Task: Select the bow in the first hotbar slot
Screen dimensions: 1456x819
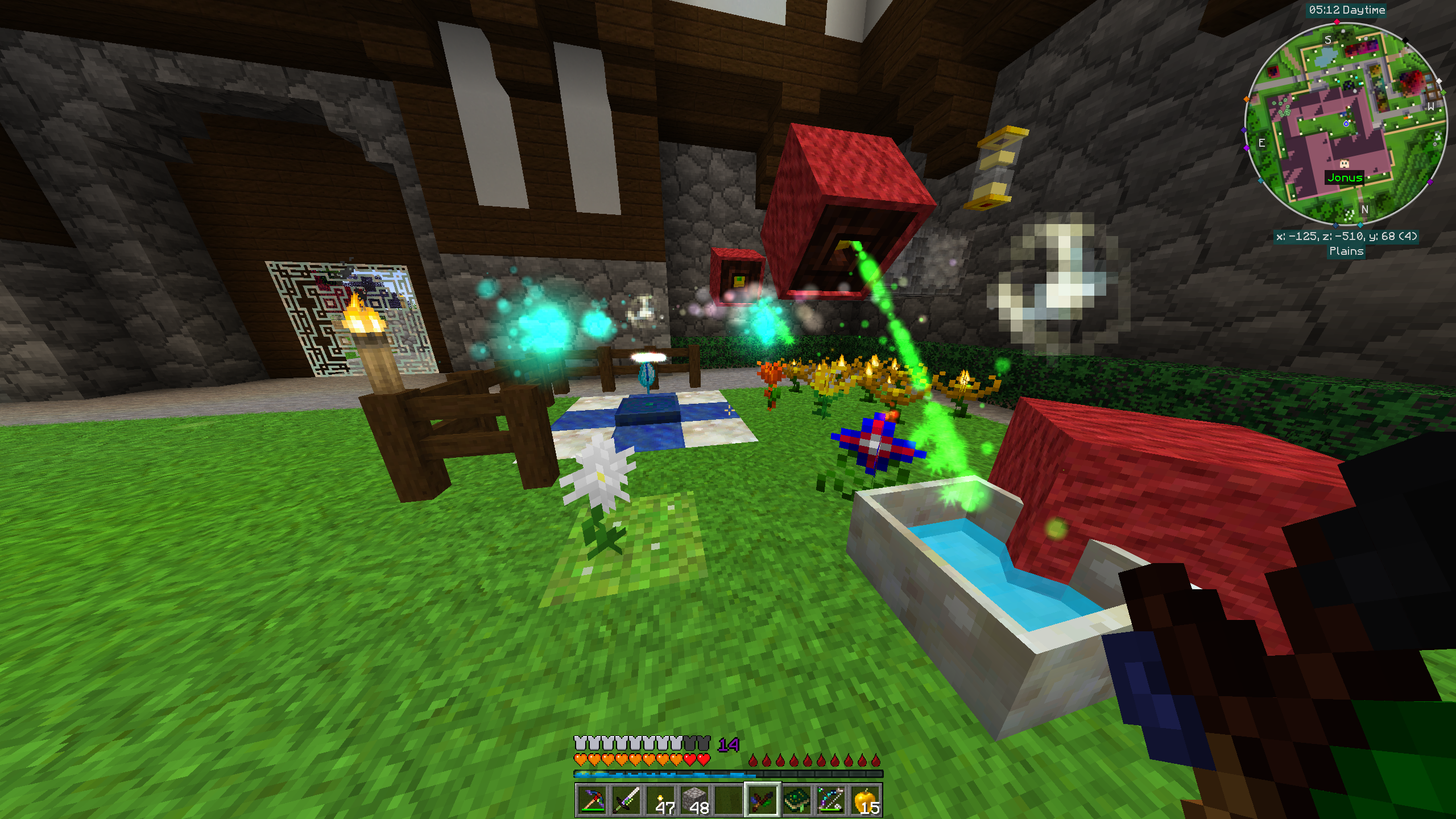Action: (x=591, y=800)
